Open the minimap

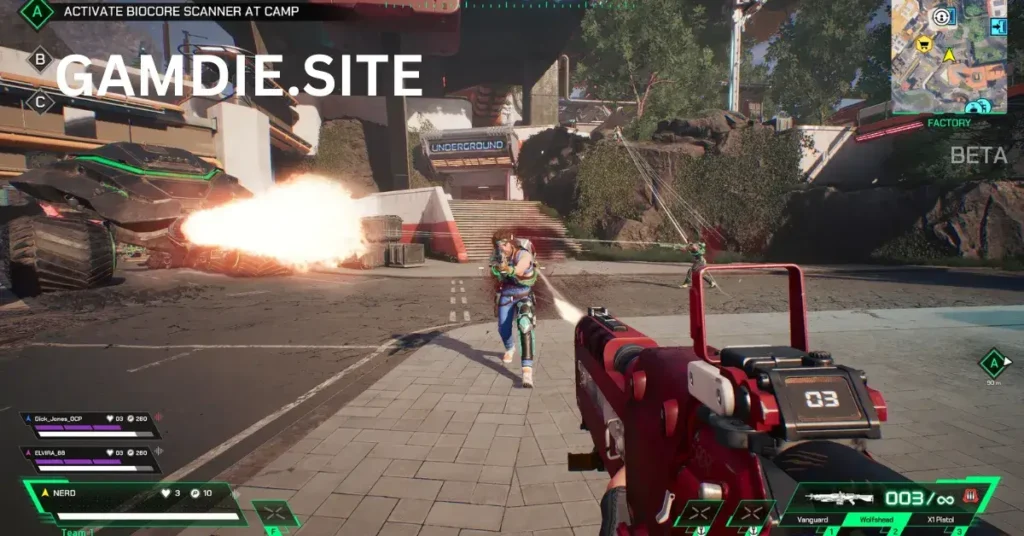pos(948,57)
